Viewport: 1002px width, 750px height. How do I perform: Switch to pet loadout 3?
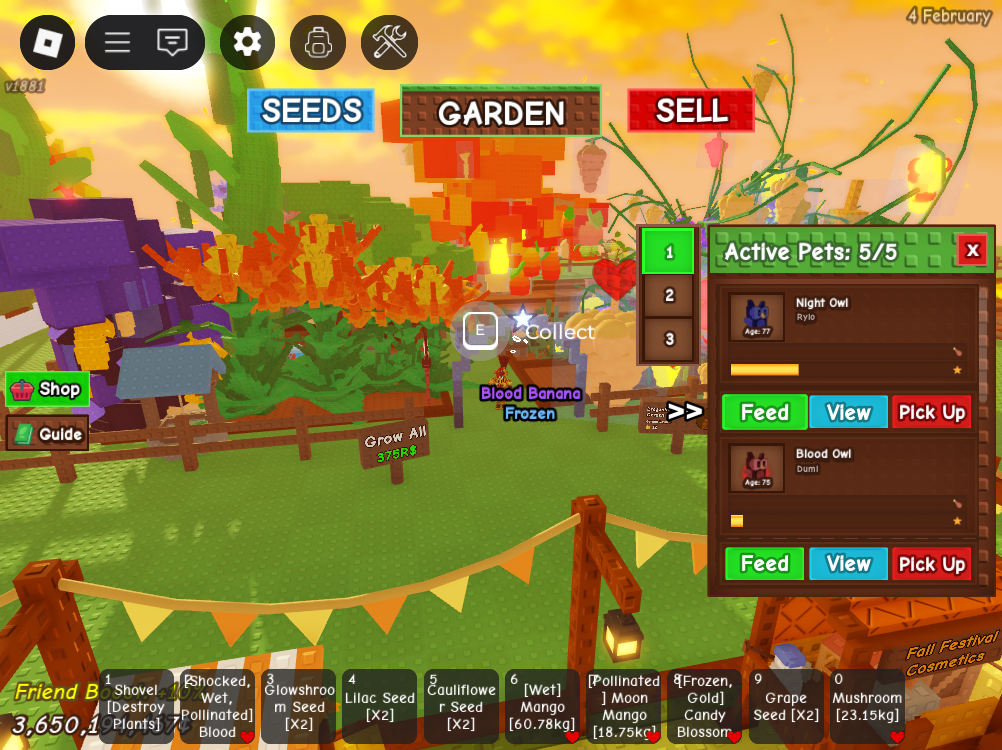click(x=669, y=340)
